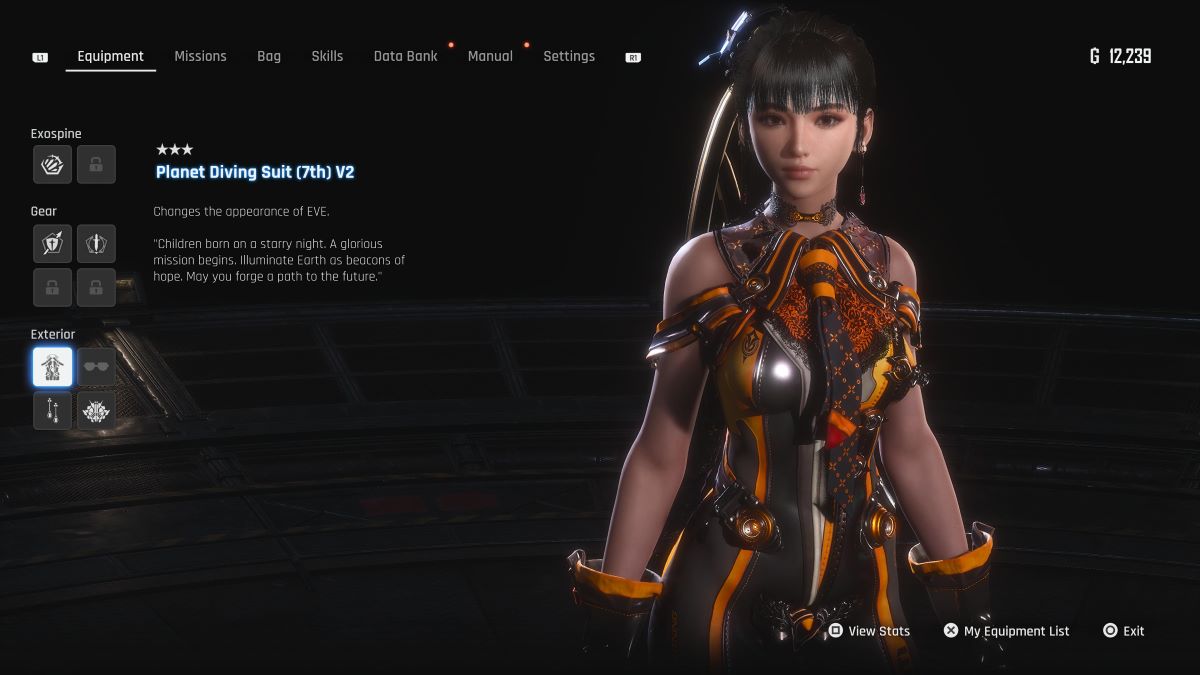Choose the earrings Exterior slot

[52, 410]
